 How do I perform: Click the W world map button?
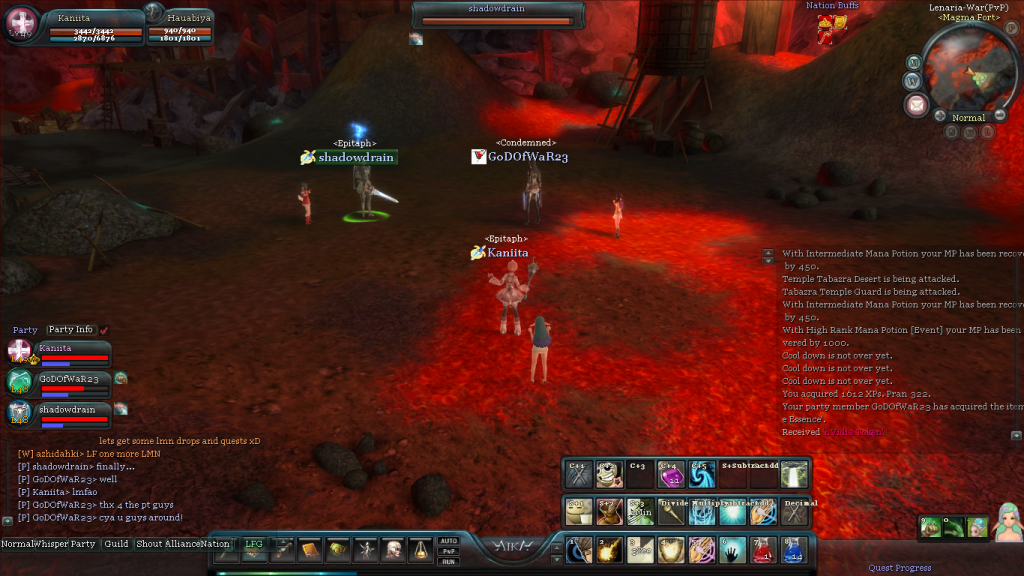[x=912, y=80]
